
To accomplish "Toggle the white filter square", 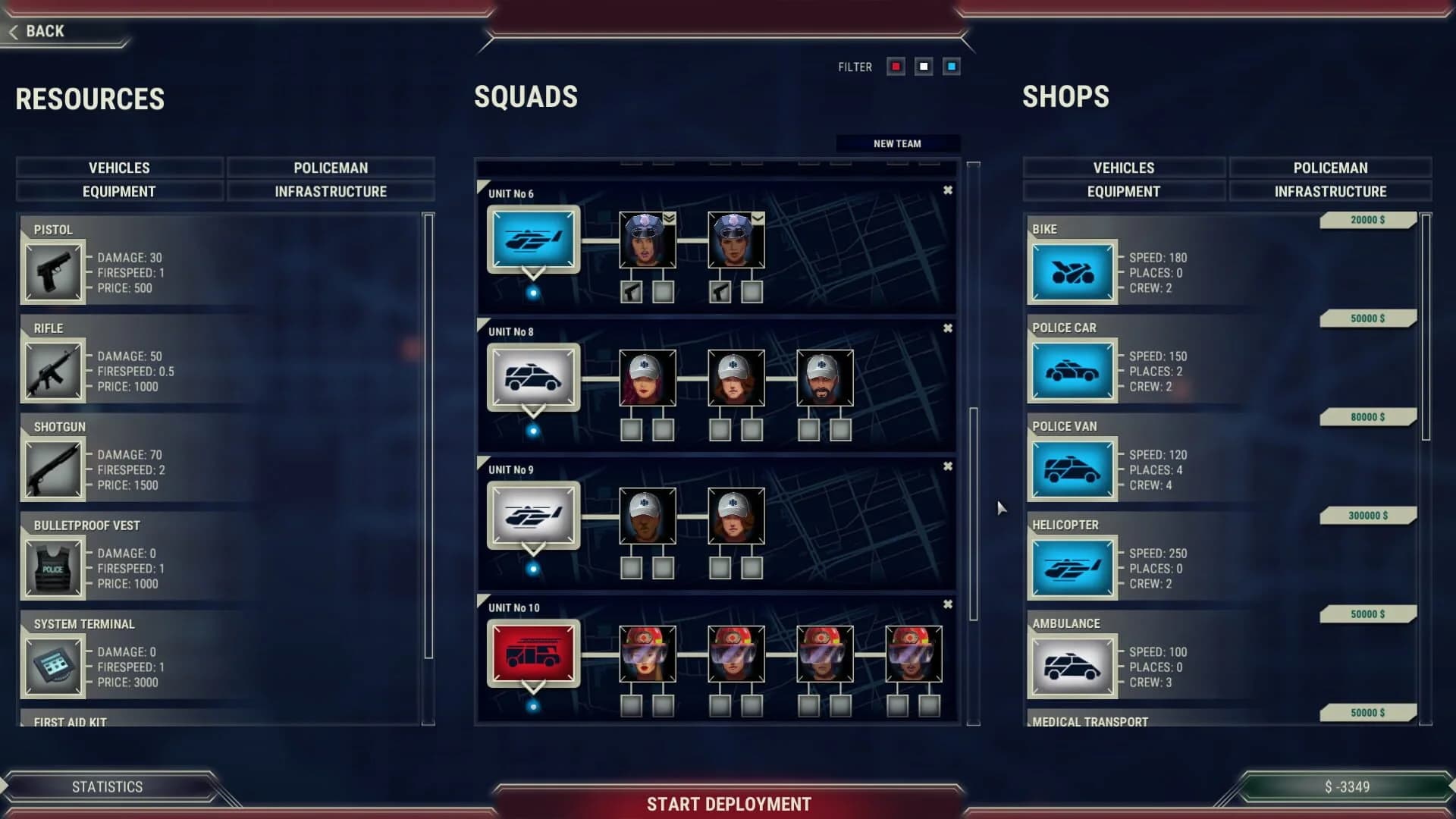I will tap(923, 67).
